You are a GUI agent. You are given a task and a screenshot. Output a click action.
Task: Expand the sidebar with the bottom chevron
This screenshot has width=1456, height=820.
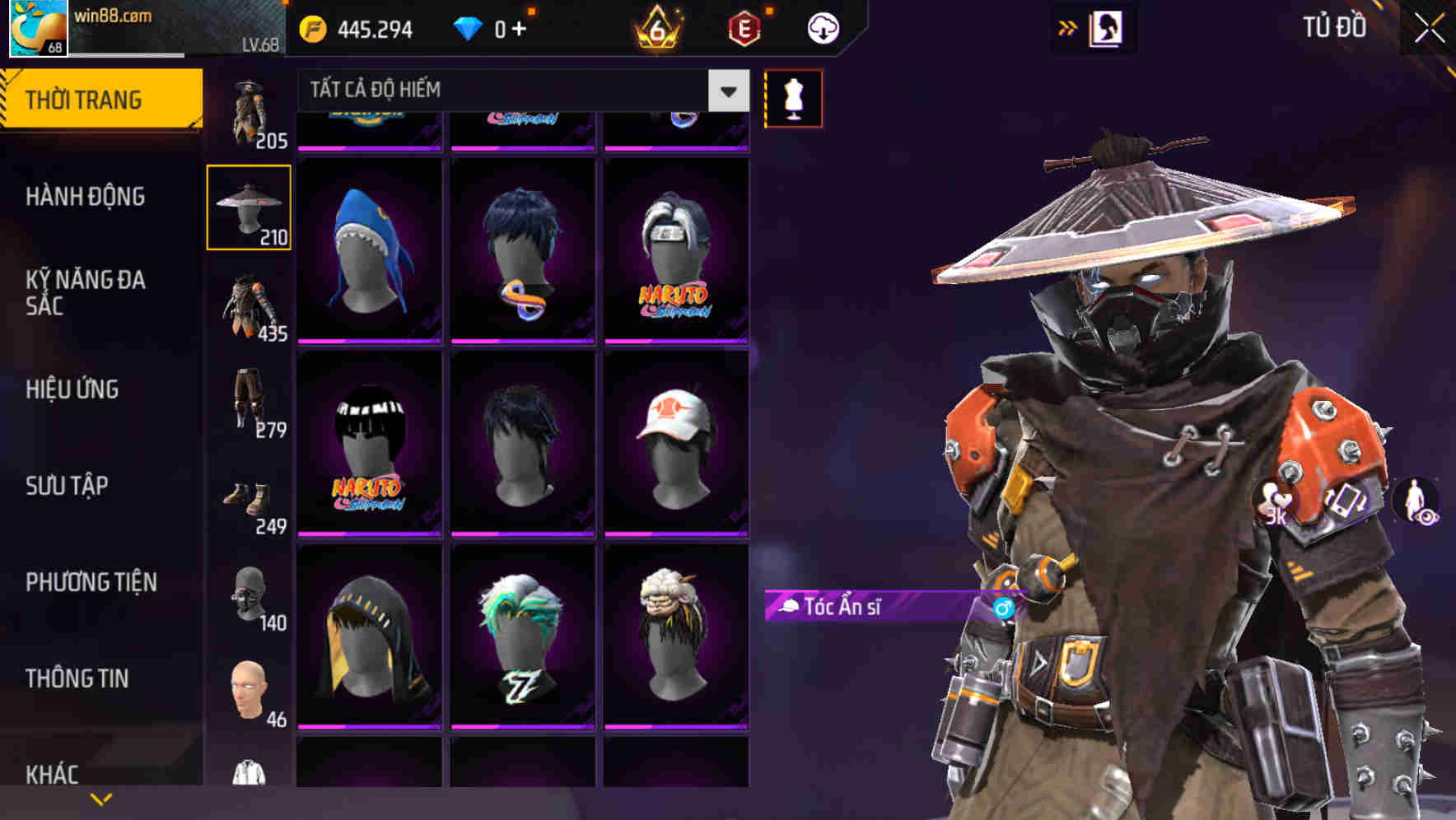pos(102,798)
